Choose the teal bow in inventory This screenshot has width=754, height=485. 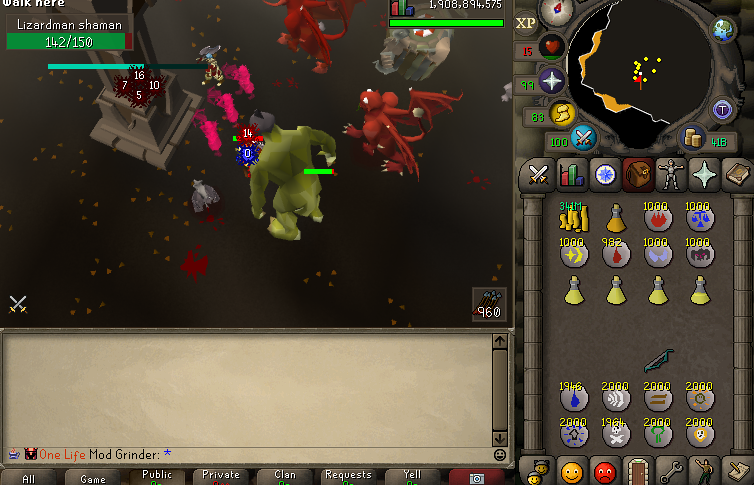658,358
